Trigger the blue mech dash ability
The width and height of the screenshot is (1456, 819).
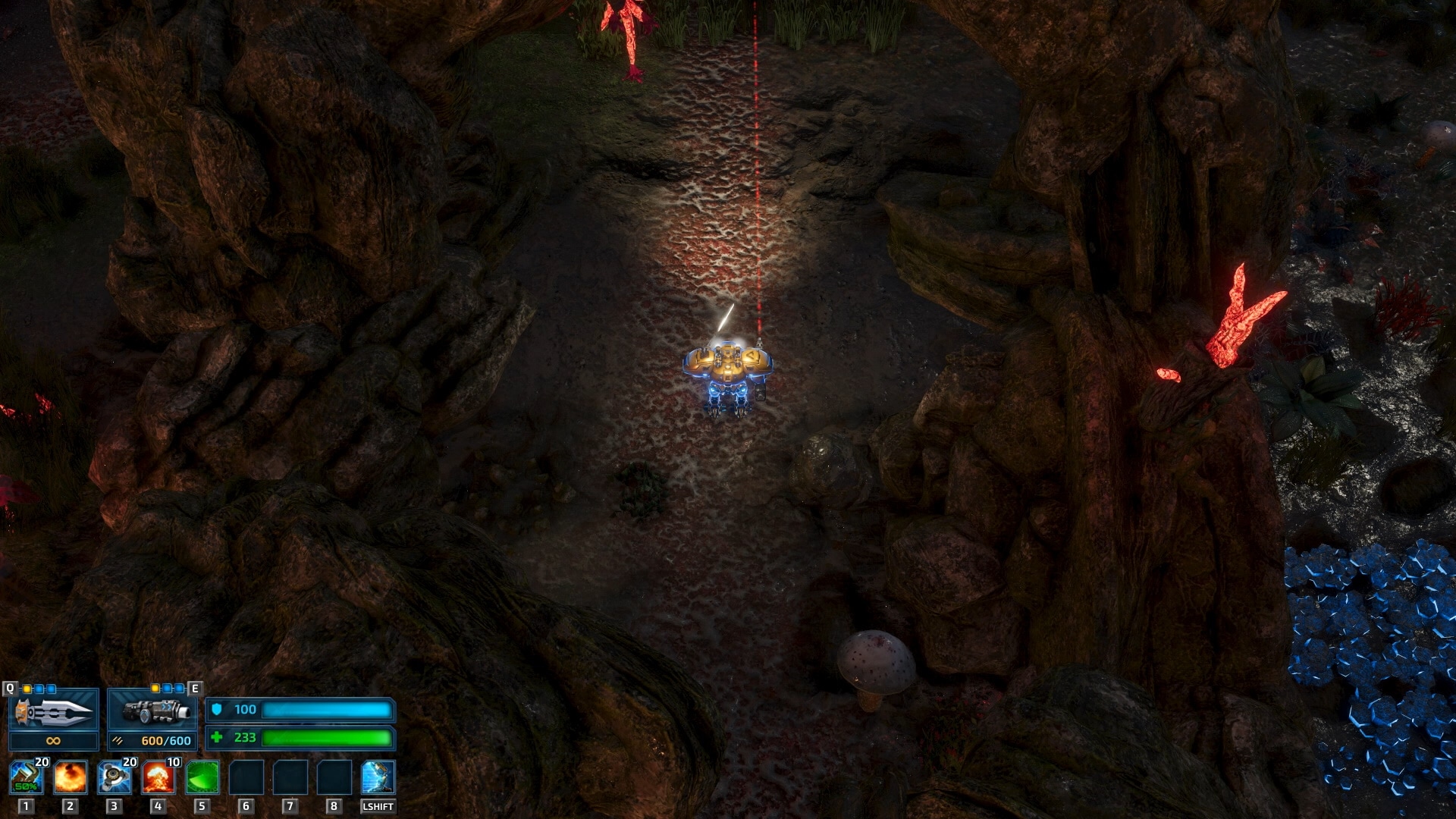coord(378,778)
